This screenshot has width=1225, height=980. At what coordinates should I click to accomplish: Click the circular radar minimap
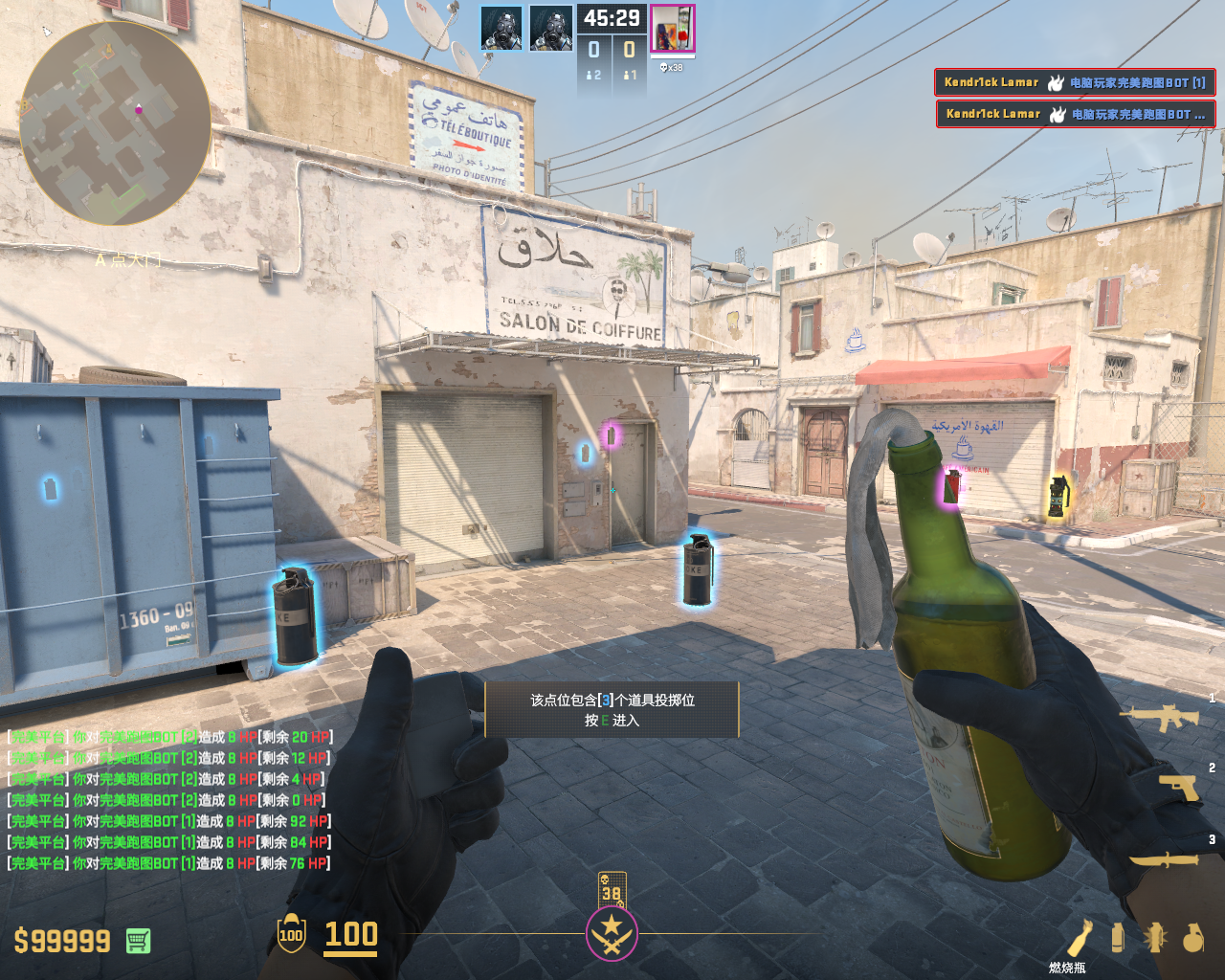coord(115,122)
